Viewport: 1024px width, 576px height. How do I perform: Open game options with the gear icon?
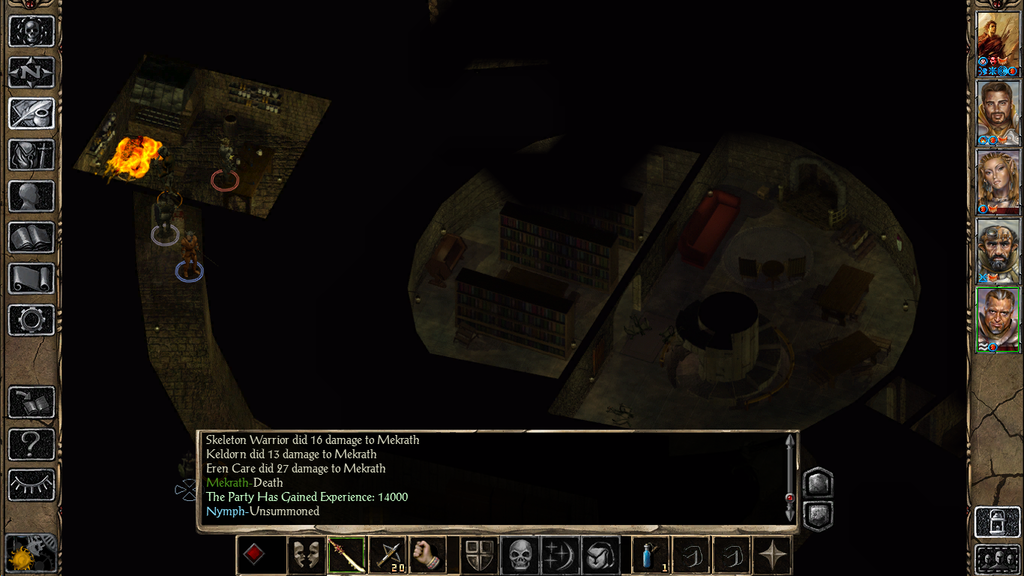[31, 320]
